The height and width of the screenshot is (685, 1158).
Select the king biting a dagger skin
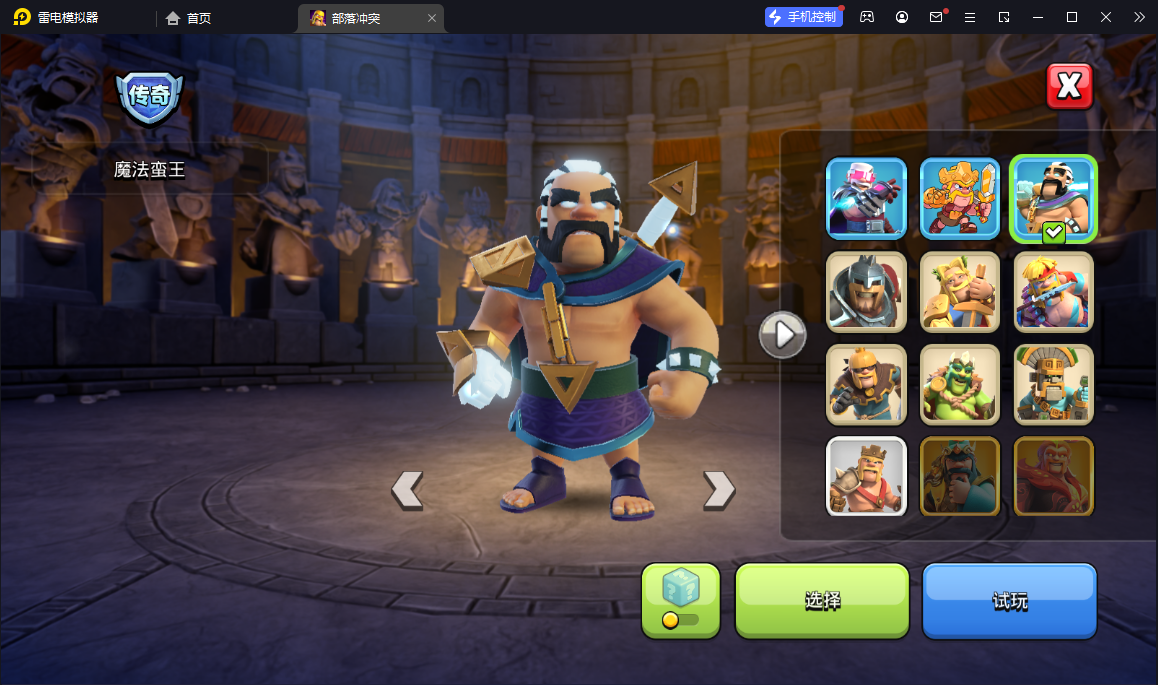click(1053, 291)
